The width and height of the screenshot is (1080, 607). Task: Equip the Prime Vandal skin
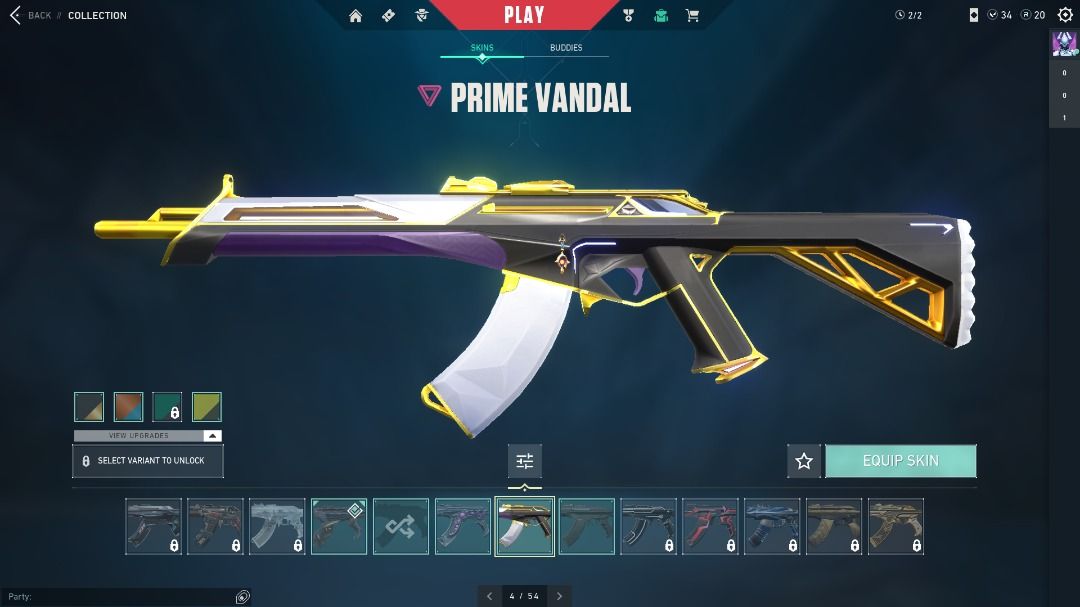click(x=900, y=461)
